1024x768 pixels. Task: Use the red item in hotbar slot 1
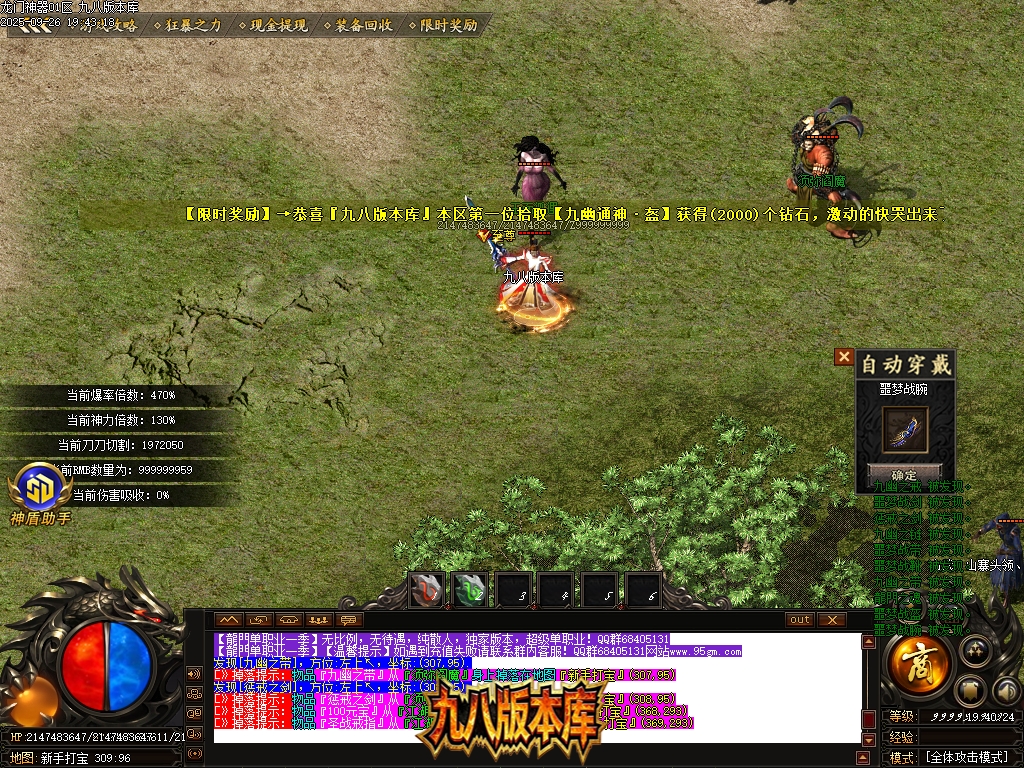427,589
